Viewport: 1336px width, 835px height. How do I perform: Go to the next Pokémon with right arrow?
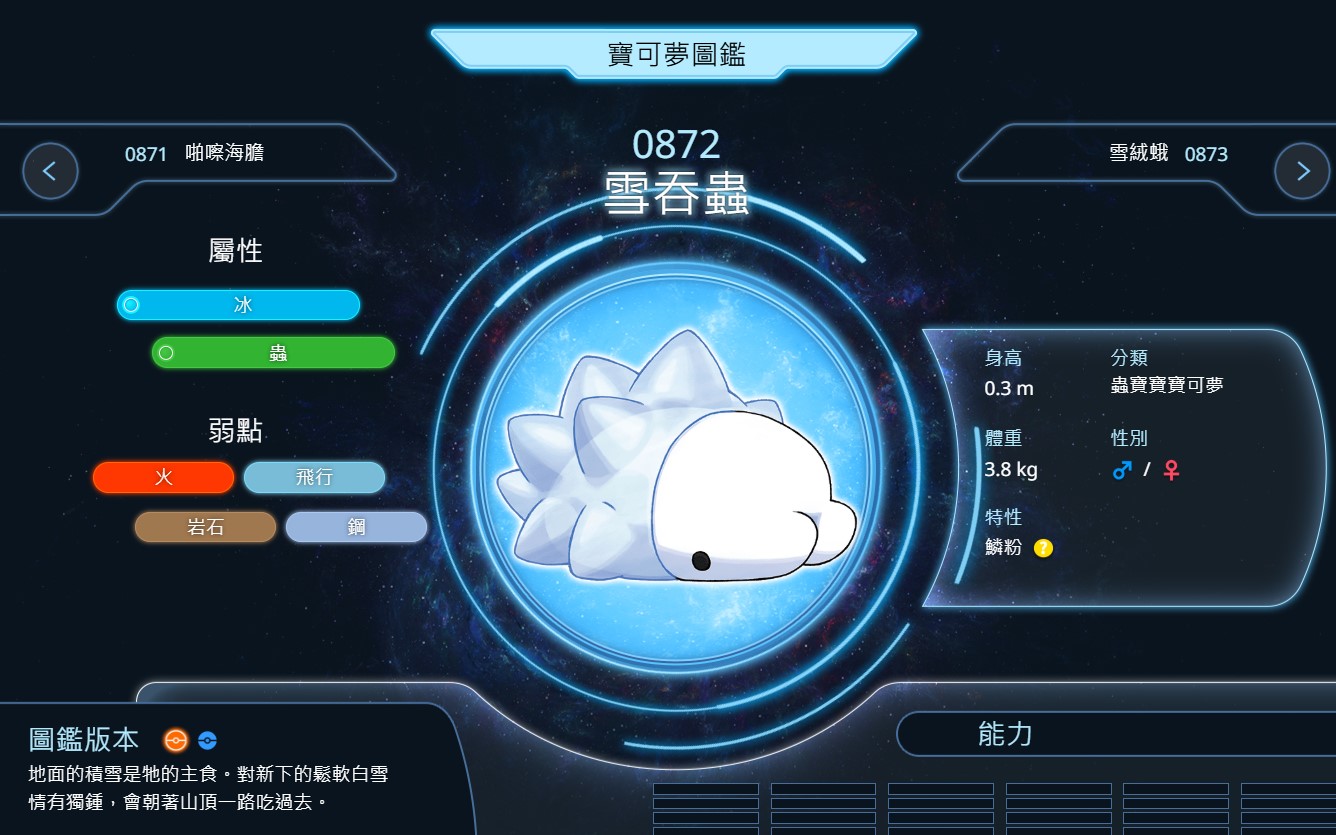click(x=1302, y=171)
